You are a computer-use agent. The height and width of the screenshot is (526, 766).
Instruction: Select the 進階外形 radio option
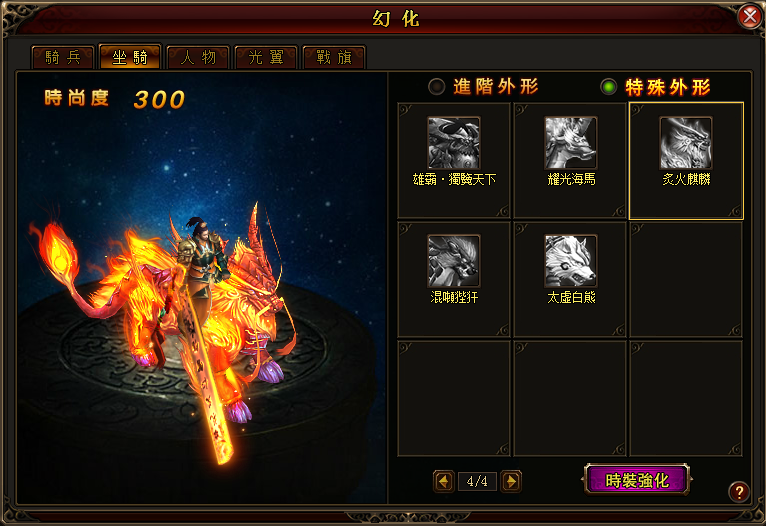437,87
